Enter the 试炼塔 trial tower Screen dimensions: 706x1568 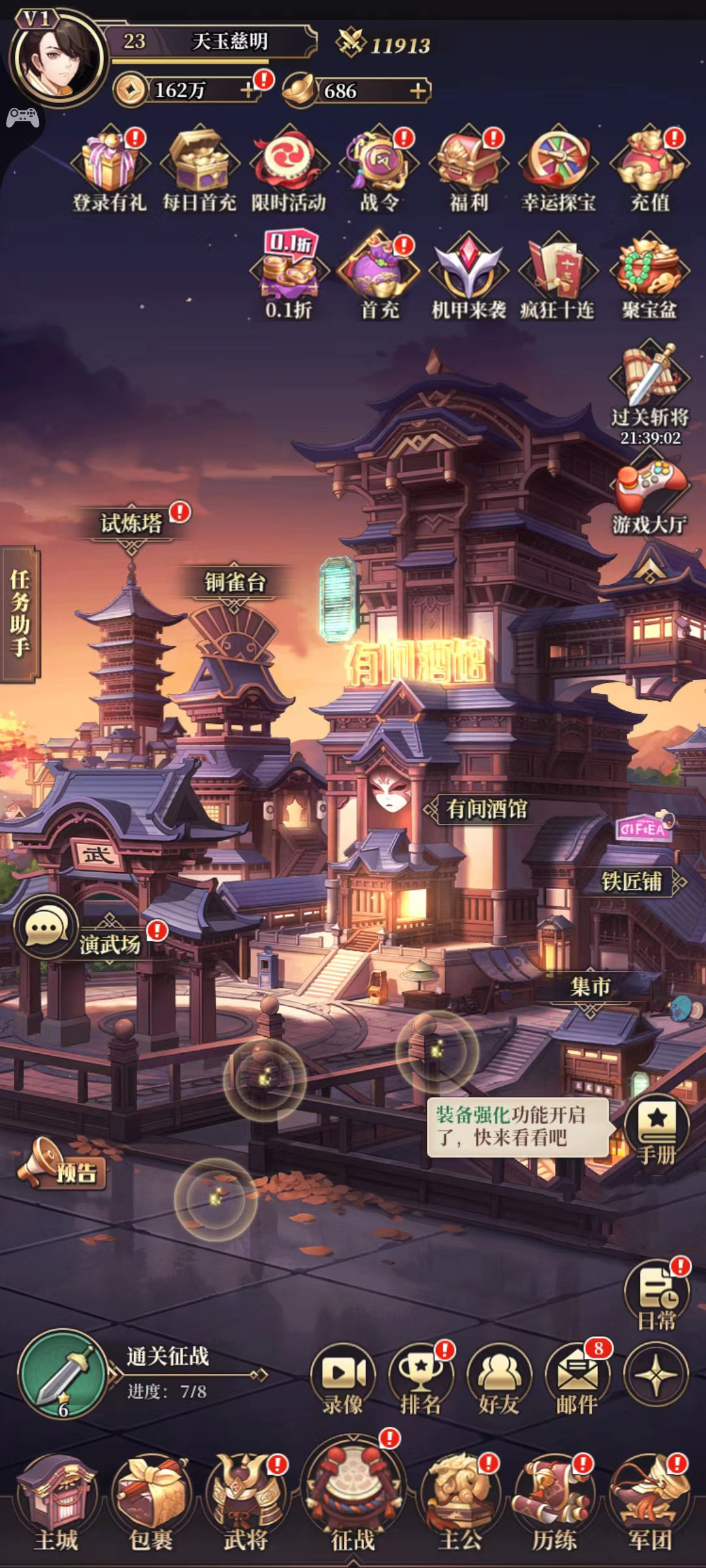click(x=131, y=523)
